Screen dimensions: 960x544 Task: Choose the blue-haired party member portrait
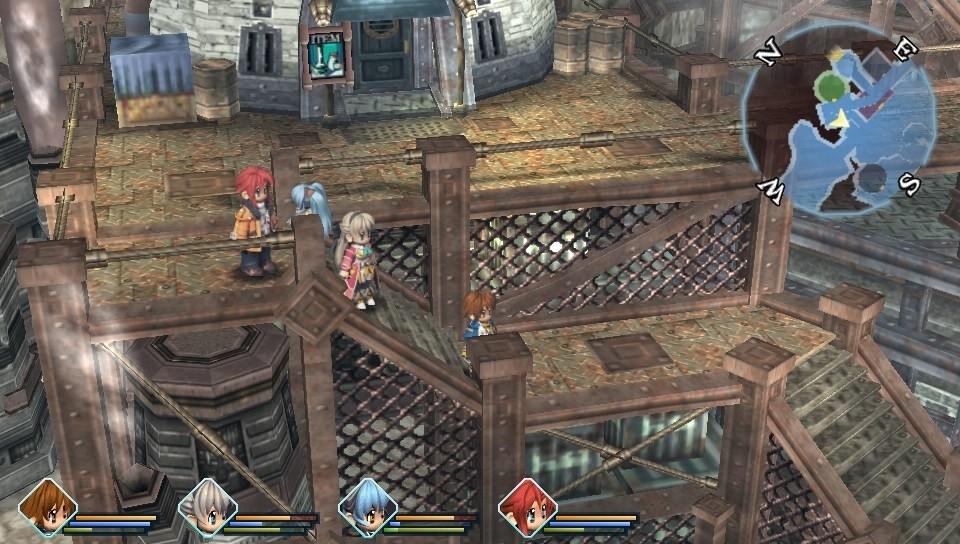click(367, 507)
